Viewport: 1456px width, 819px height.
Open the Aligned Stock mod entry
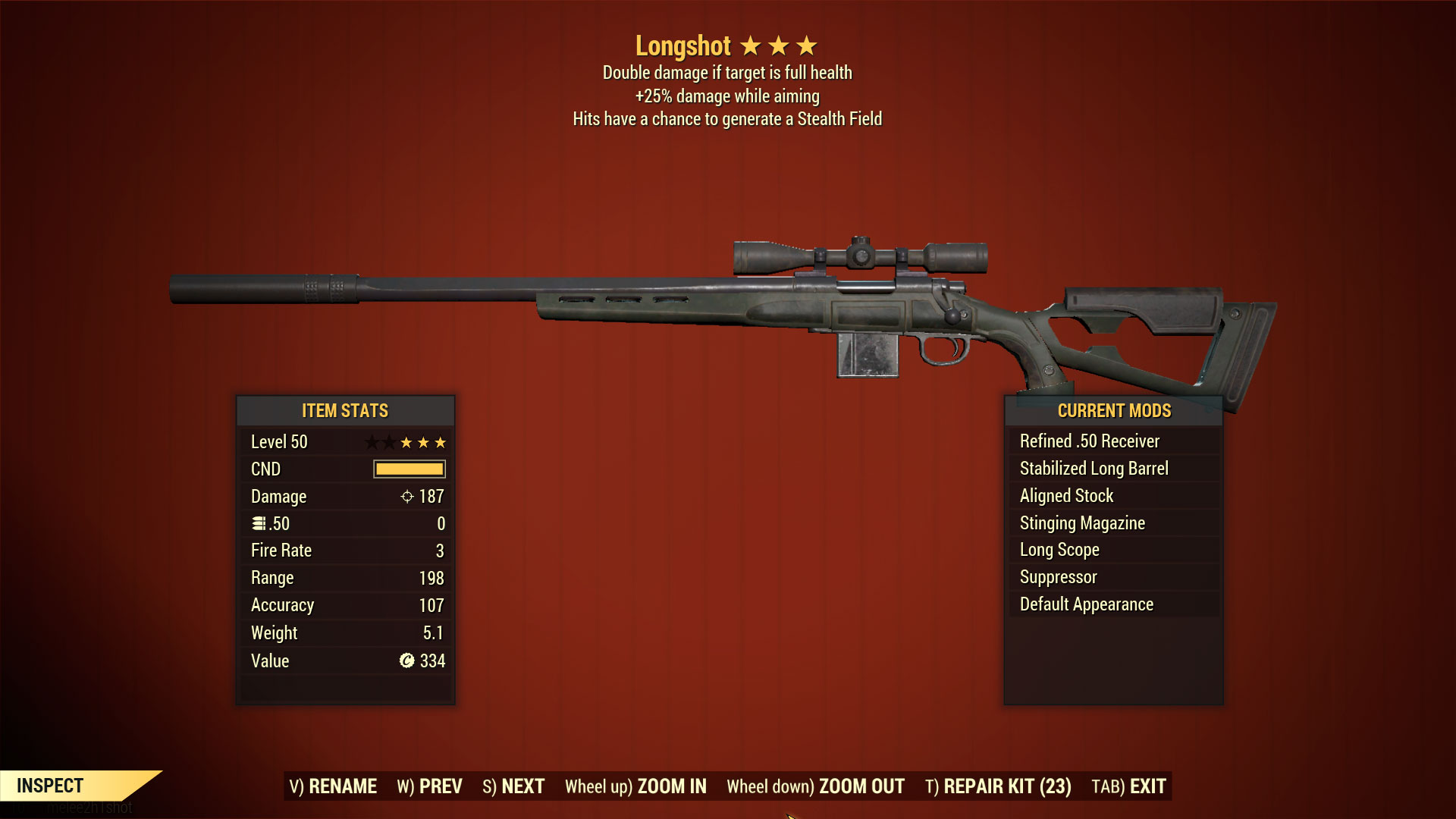1066,495
